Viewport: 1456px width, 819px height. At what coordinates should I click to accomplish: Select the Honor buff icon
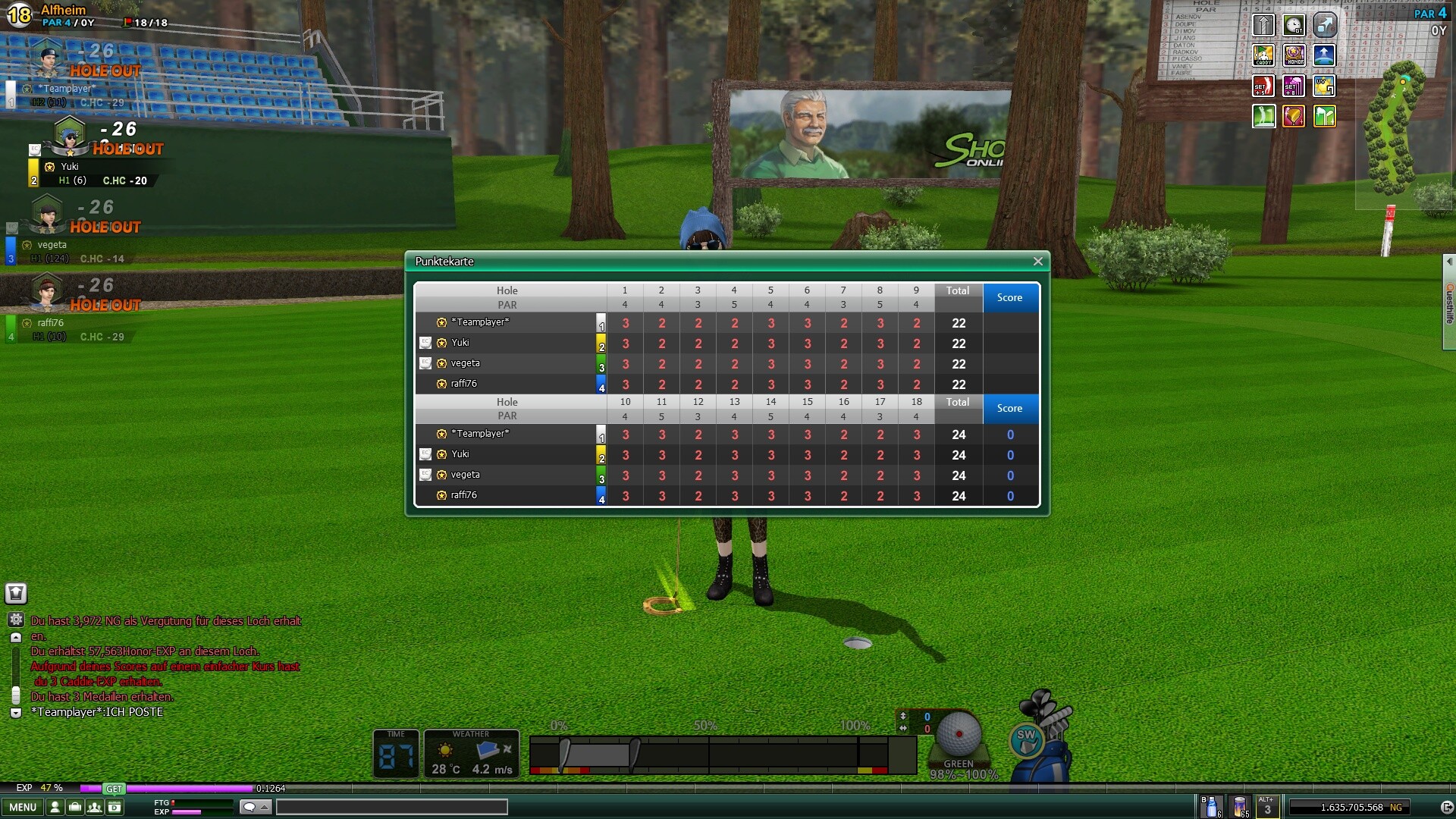pyautogui.click(x=1294, y=55)
